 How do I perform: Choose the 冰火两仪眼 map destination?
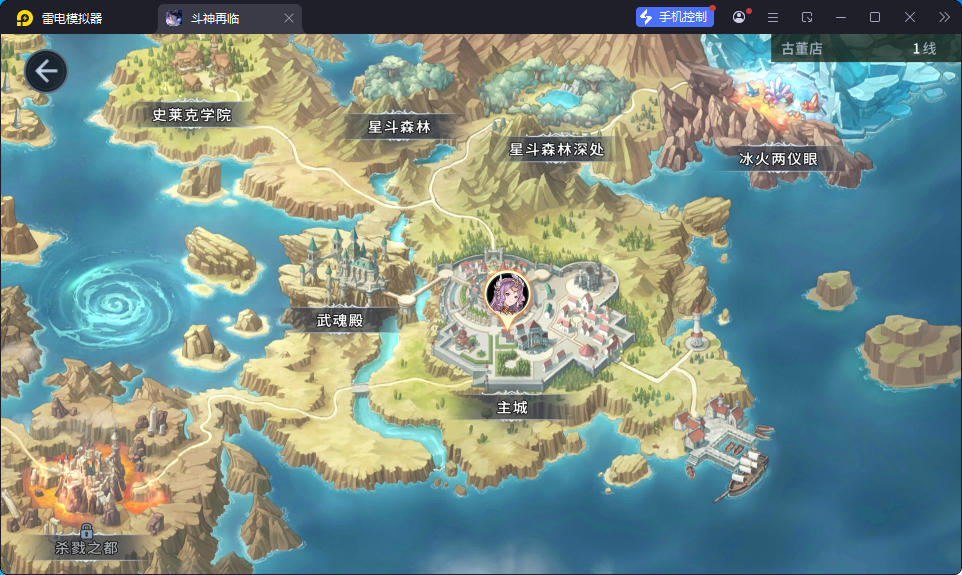(778, 158)
